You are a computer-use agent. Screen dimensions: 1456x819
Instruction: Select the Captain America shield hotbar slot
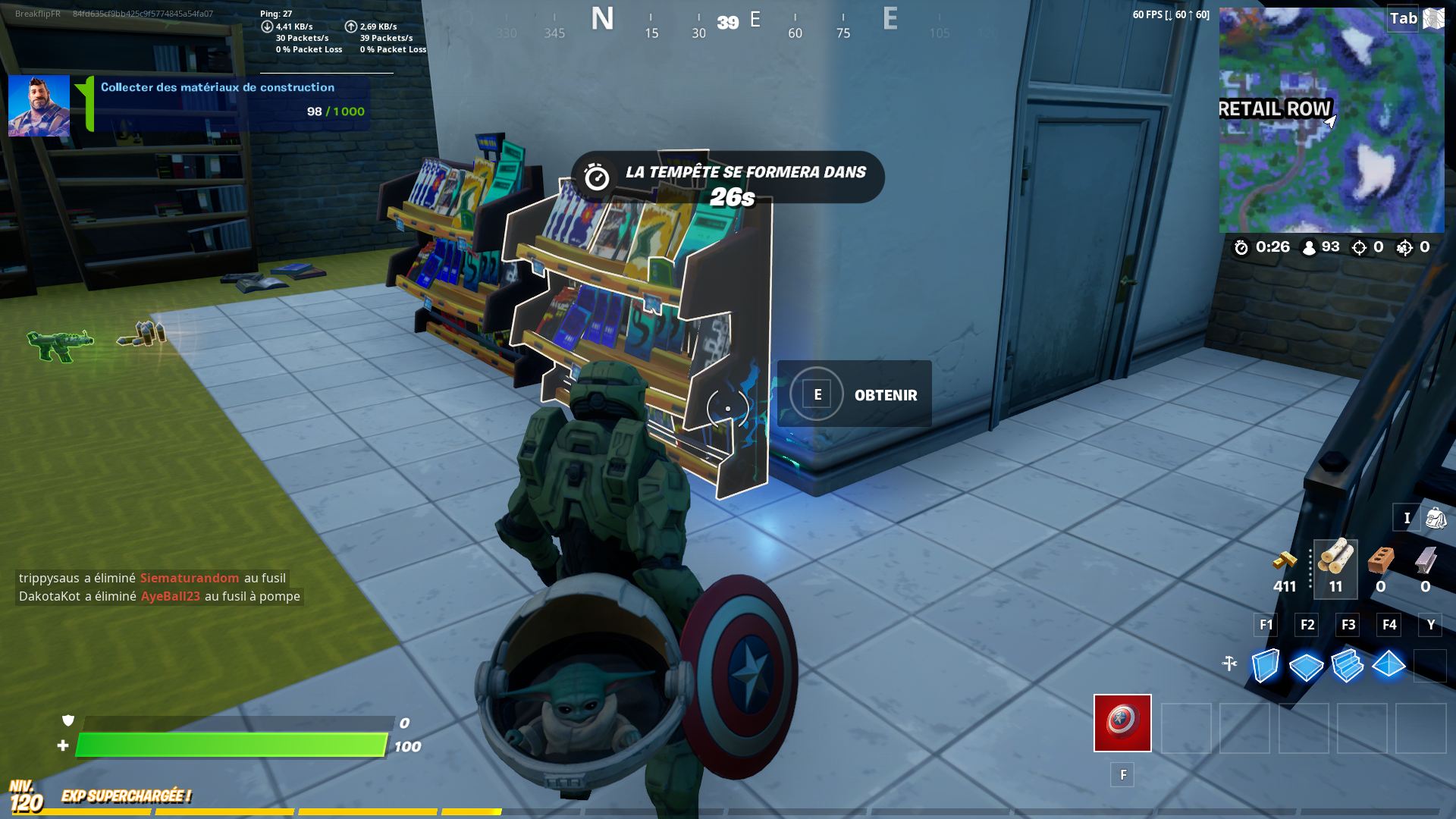[1122, 723]
